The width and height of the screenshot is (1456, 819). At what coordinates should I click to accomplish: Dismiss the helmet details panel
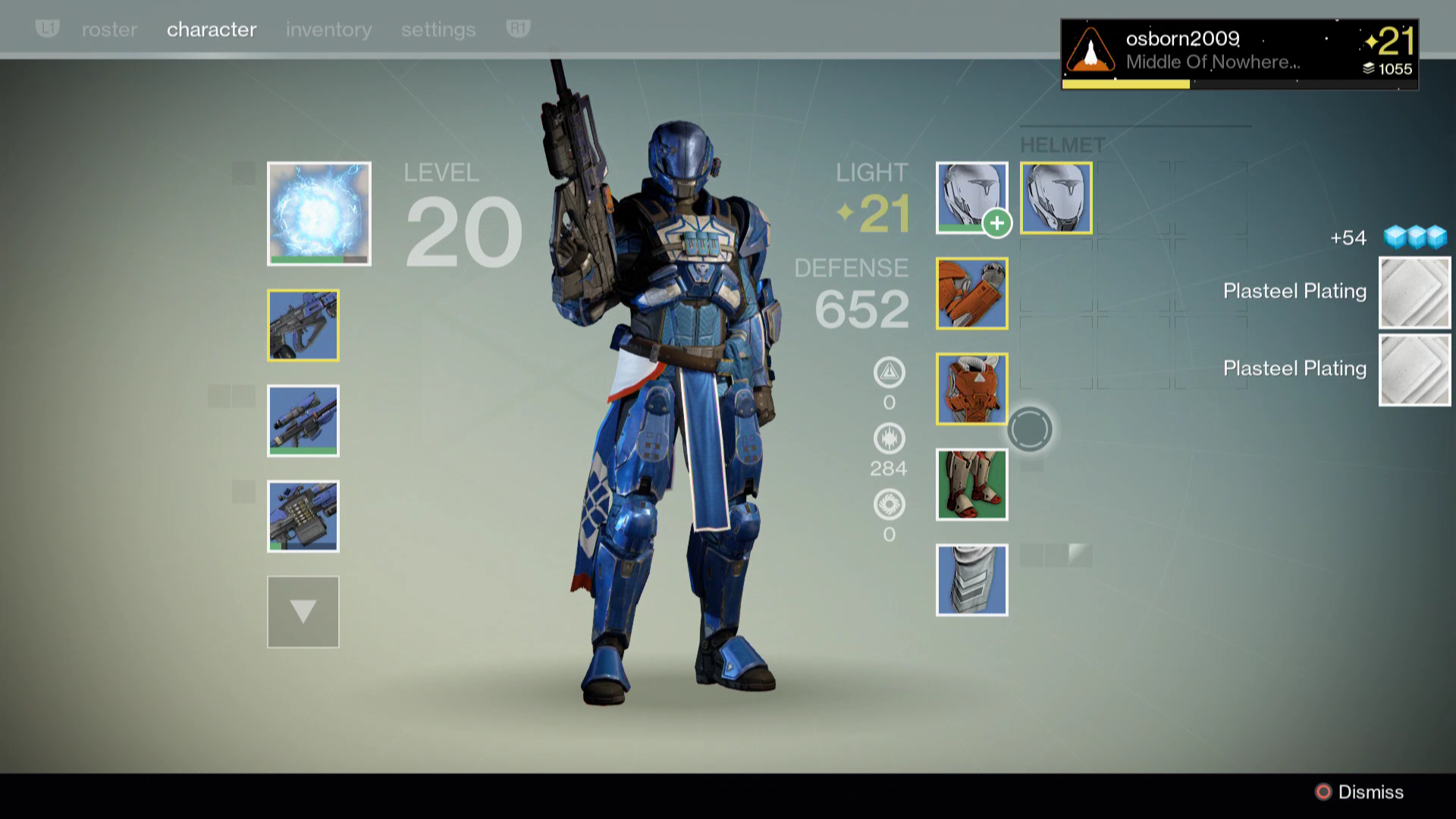tap(1359, 792)
